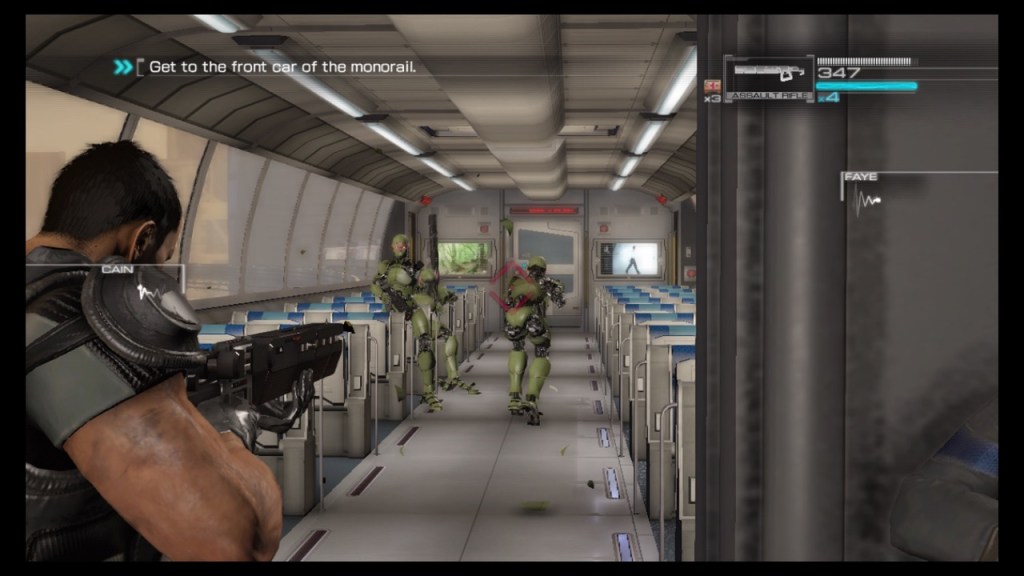Image resolution: width=1024 pixels, height=576 pixels.
Task: Click the medkit item icon
Action: pos(713,85)
